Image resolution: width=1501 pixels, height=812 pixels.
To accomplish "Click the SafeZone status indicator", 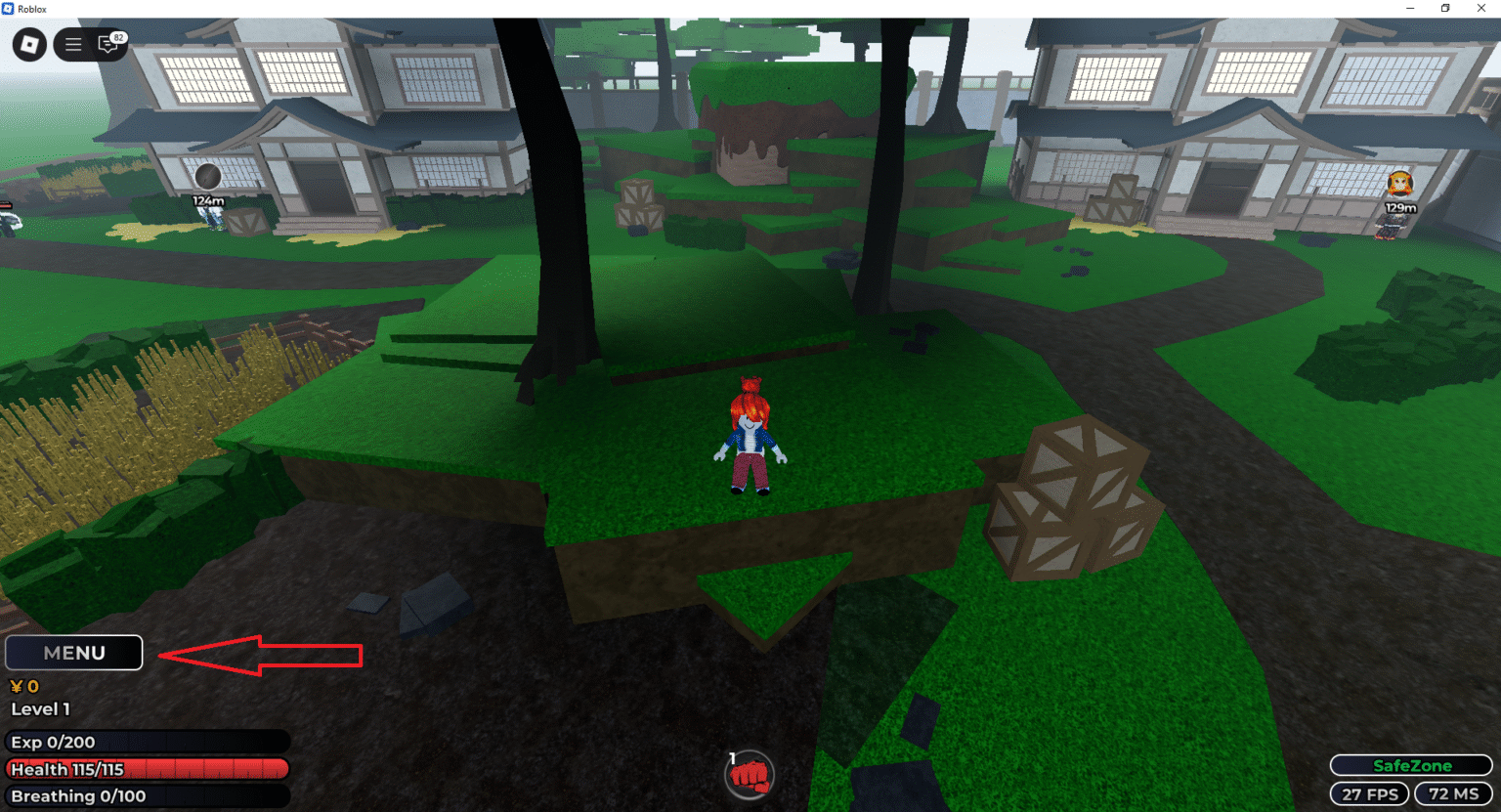I will pyautogui.click(x=1410, y=765).
